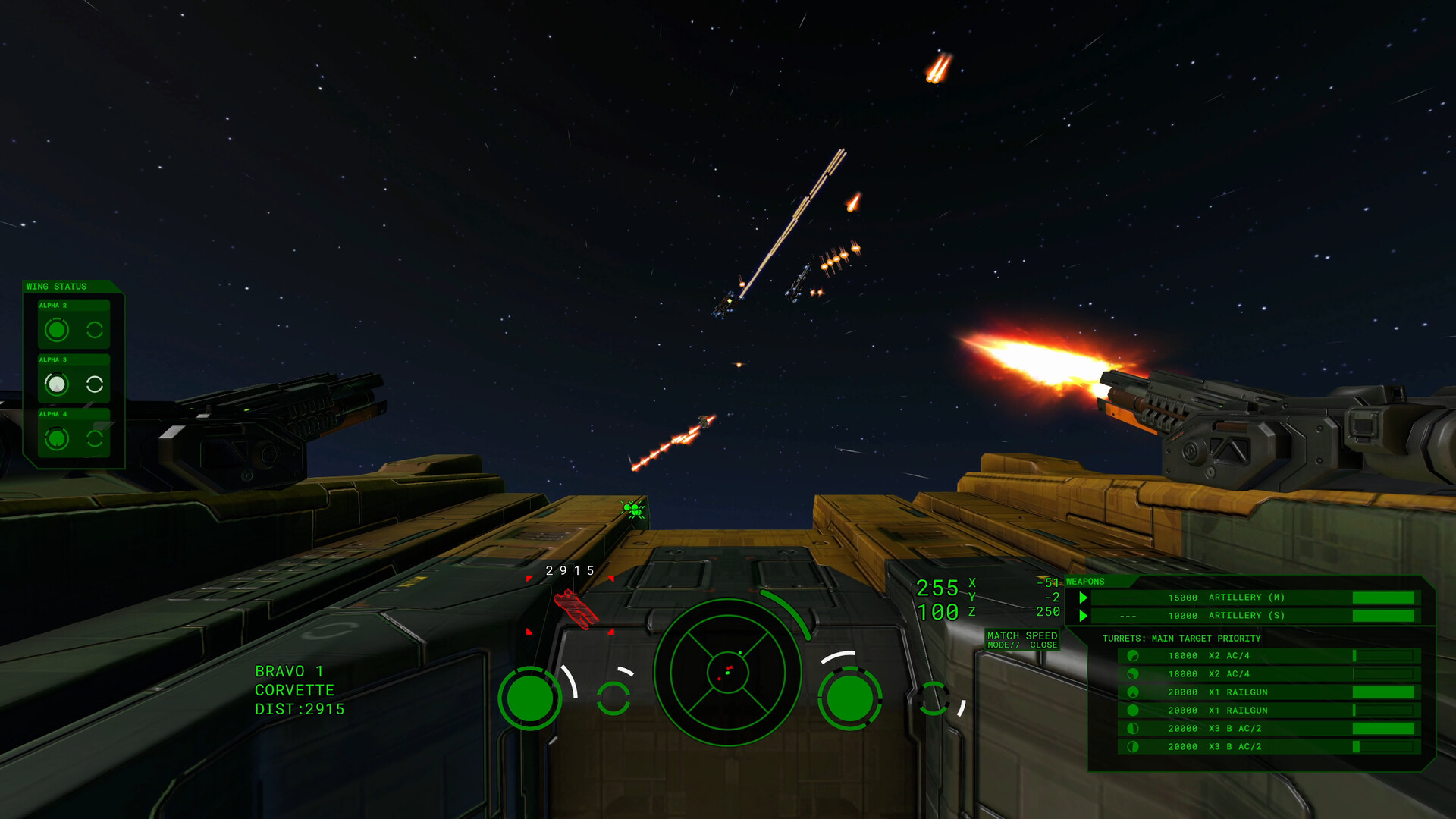1456x819 pixels.
Task: Click the full-circle X1 RAILGUN turret icon
Action: click(1132, 710)
